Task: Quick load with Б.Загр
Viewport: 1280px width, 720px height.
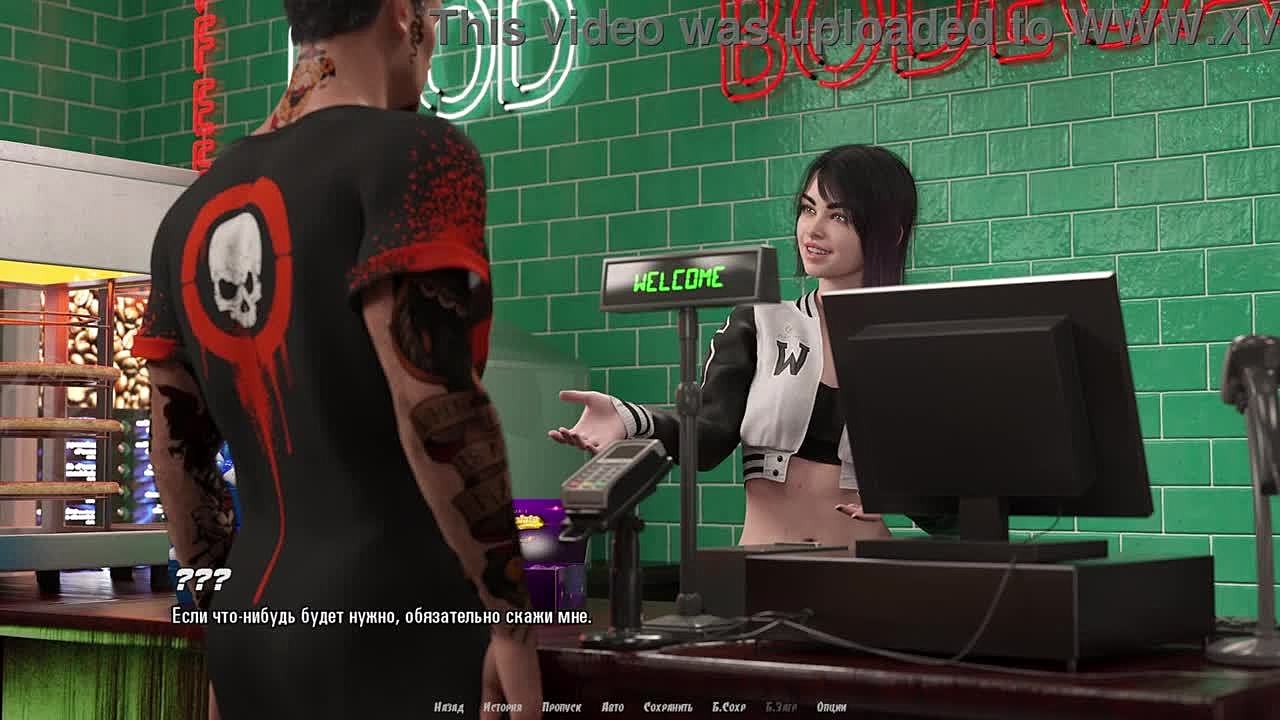Action: tap(781, 707)
